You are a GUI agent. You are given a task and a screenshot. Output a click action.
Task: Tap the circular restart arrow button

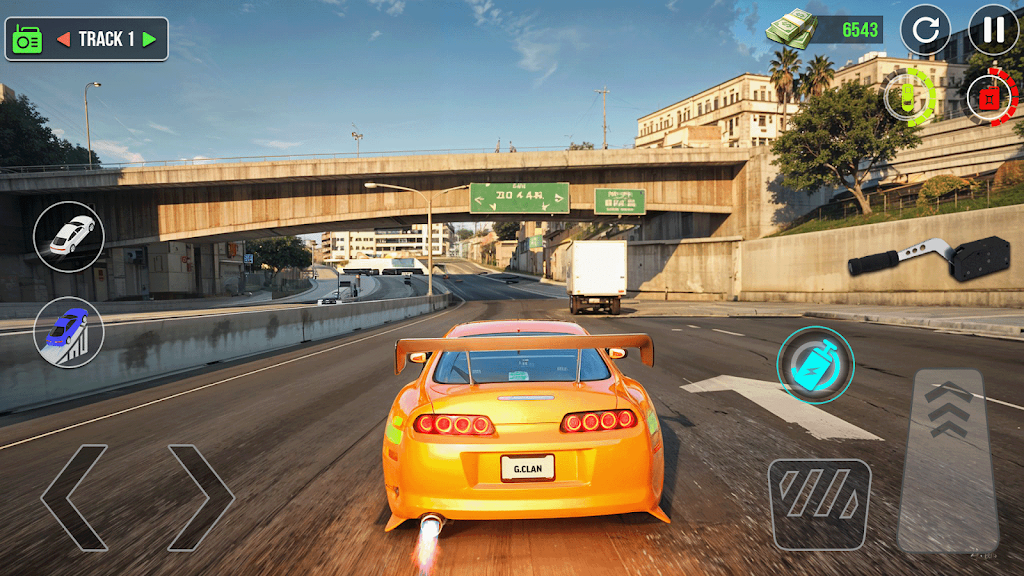click(x=925, y=30)
